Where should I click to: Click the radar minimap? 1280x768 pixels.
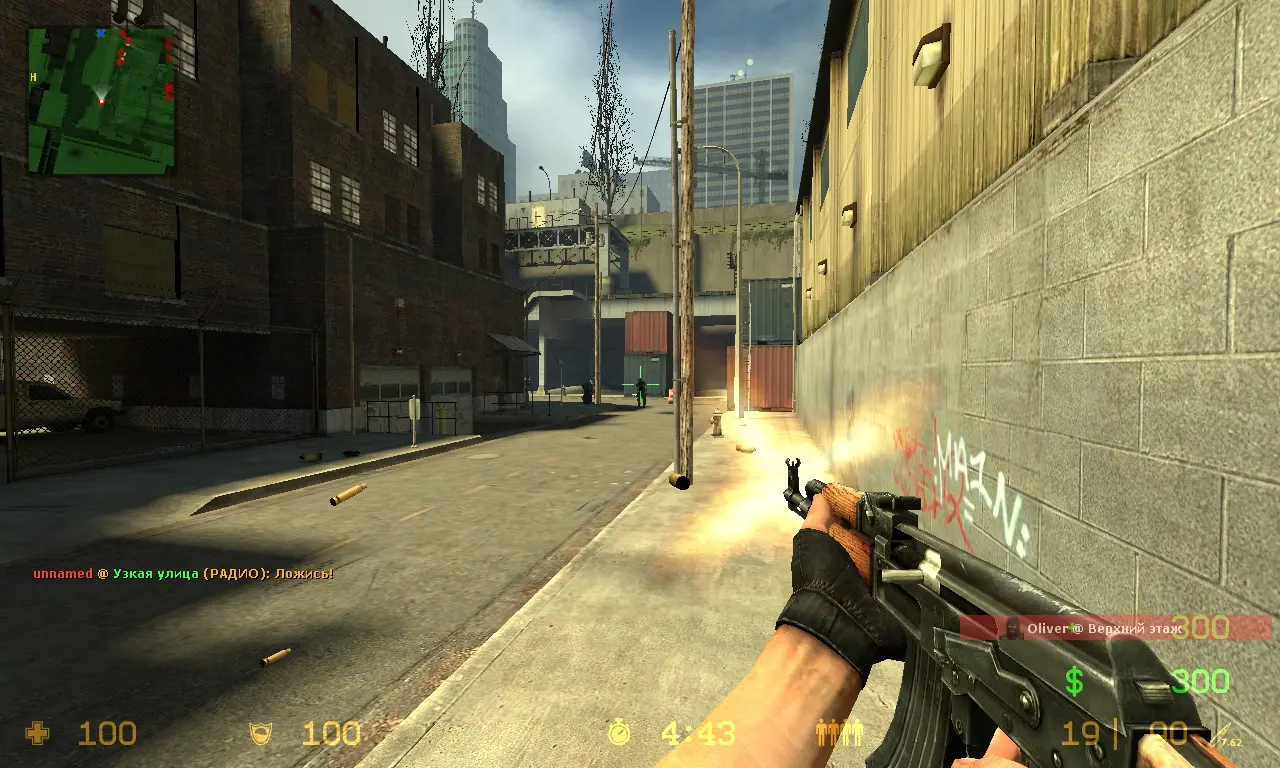[x=101, y=99]
